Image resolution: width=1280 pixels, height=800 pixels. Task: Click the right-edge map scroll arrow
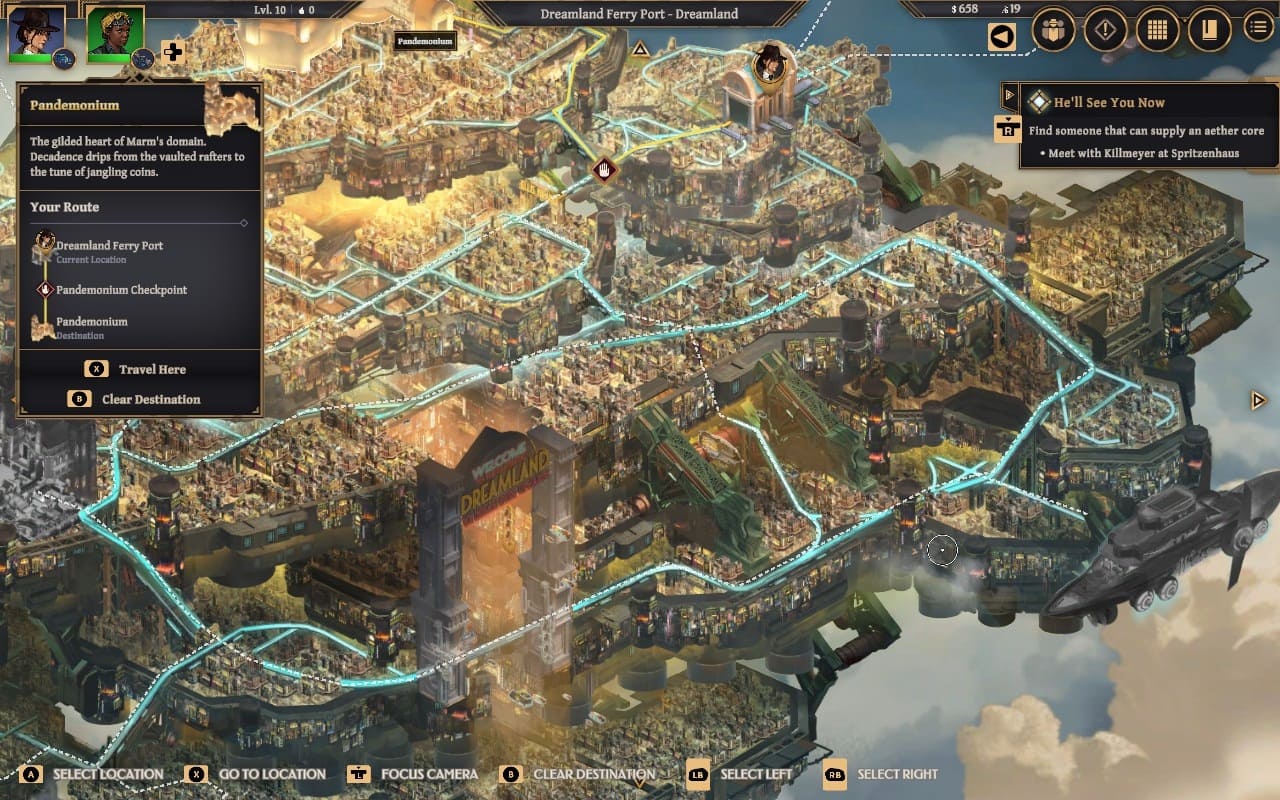[1259, 400]
